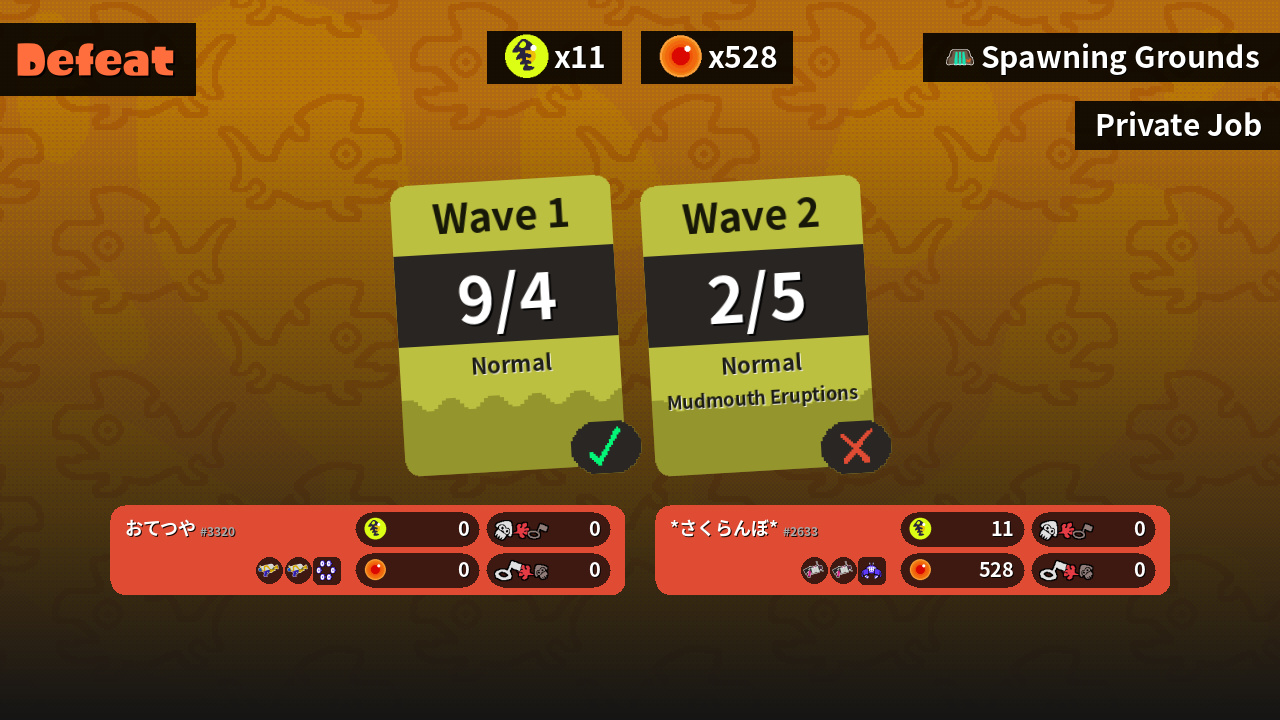Viewport: 1280px width, 720px height.
Task: Click the Private Job label
Action: tap(1177, 126)
